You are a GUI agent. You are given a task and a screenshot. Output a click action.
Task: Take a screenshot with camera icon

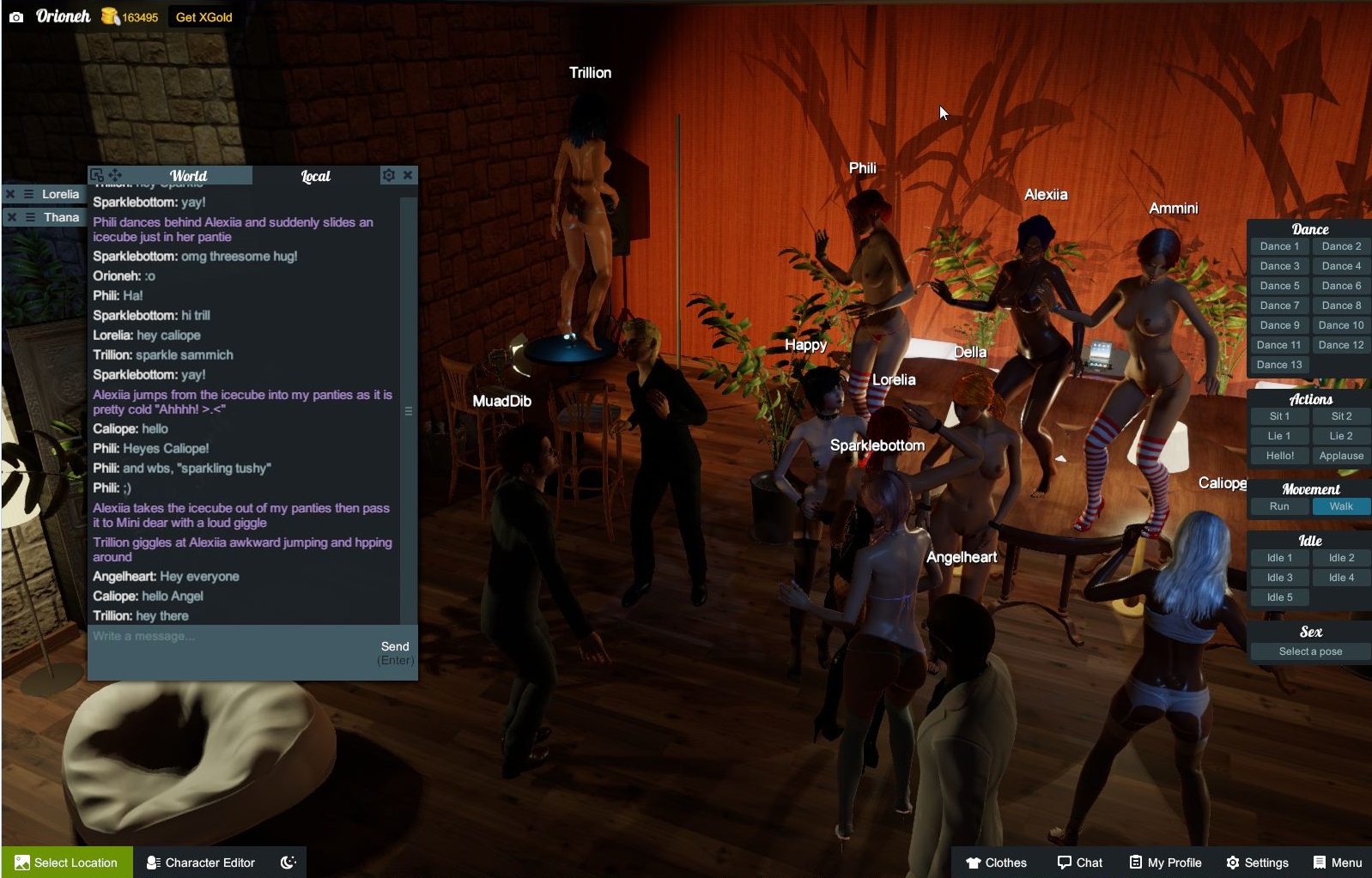coord(16,17)
